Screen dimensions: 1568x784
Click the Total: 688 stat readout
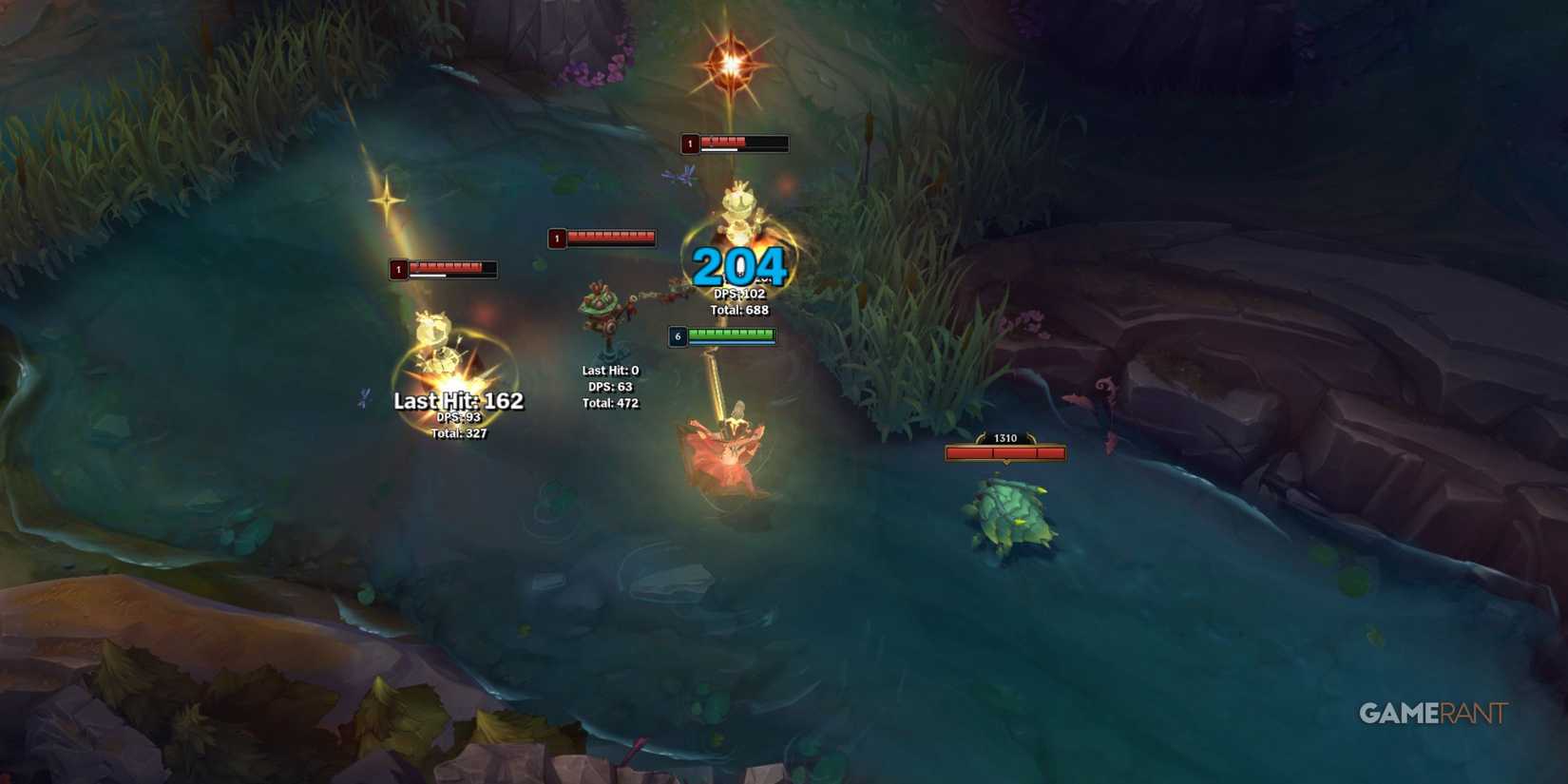point(738,309)
